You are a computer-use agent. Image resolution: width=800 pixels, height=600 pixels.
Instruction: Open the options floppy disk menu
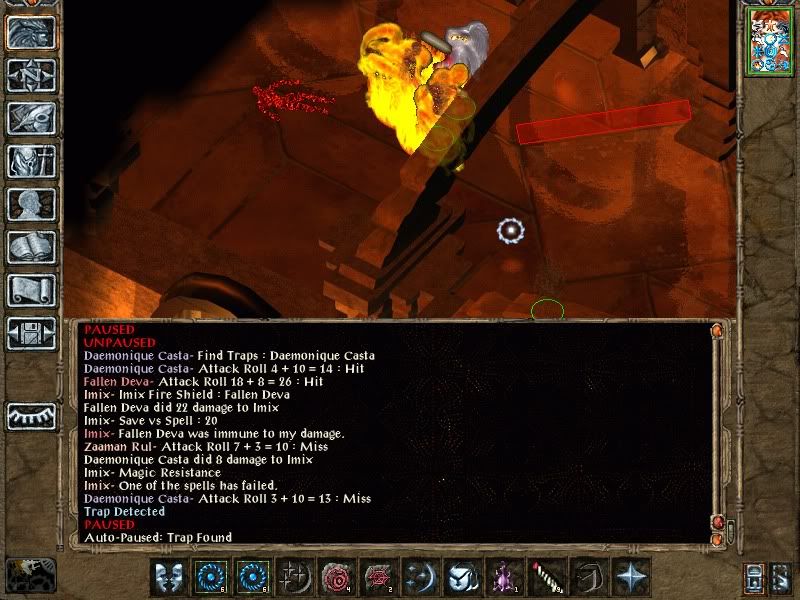click(31, 333)
